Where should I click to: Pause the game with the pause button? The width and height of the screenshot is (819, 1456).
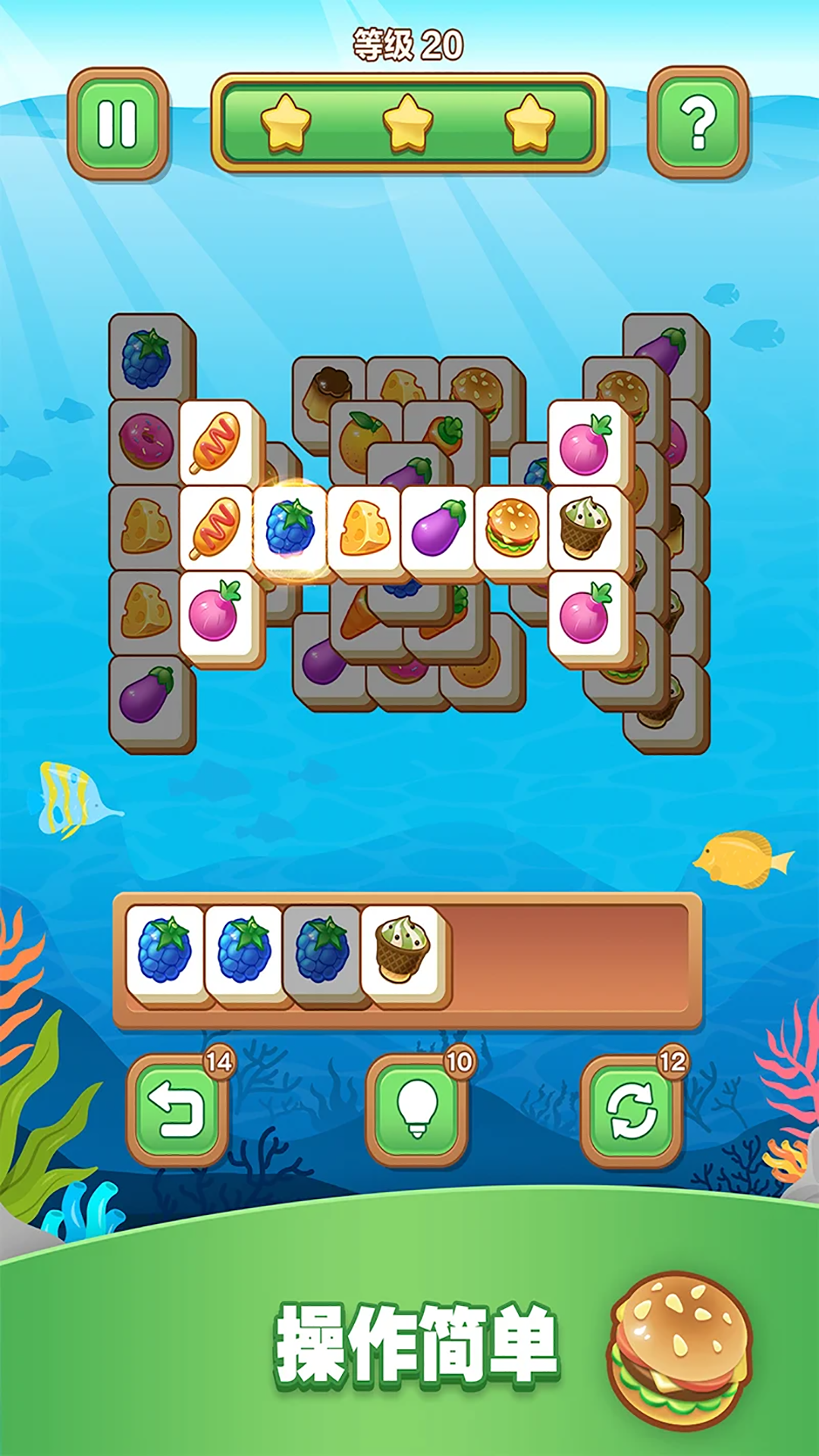[x=118, y=124]
